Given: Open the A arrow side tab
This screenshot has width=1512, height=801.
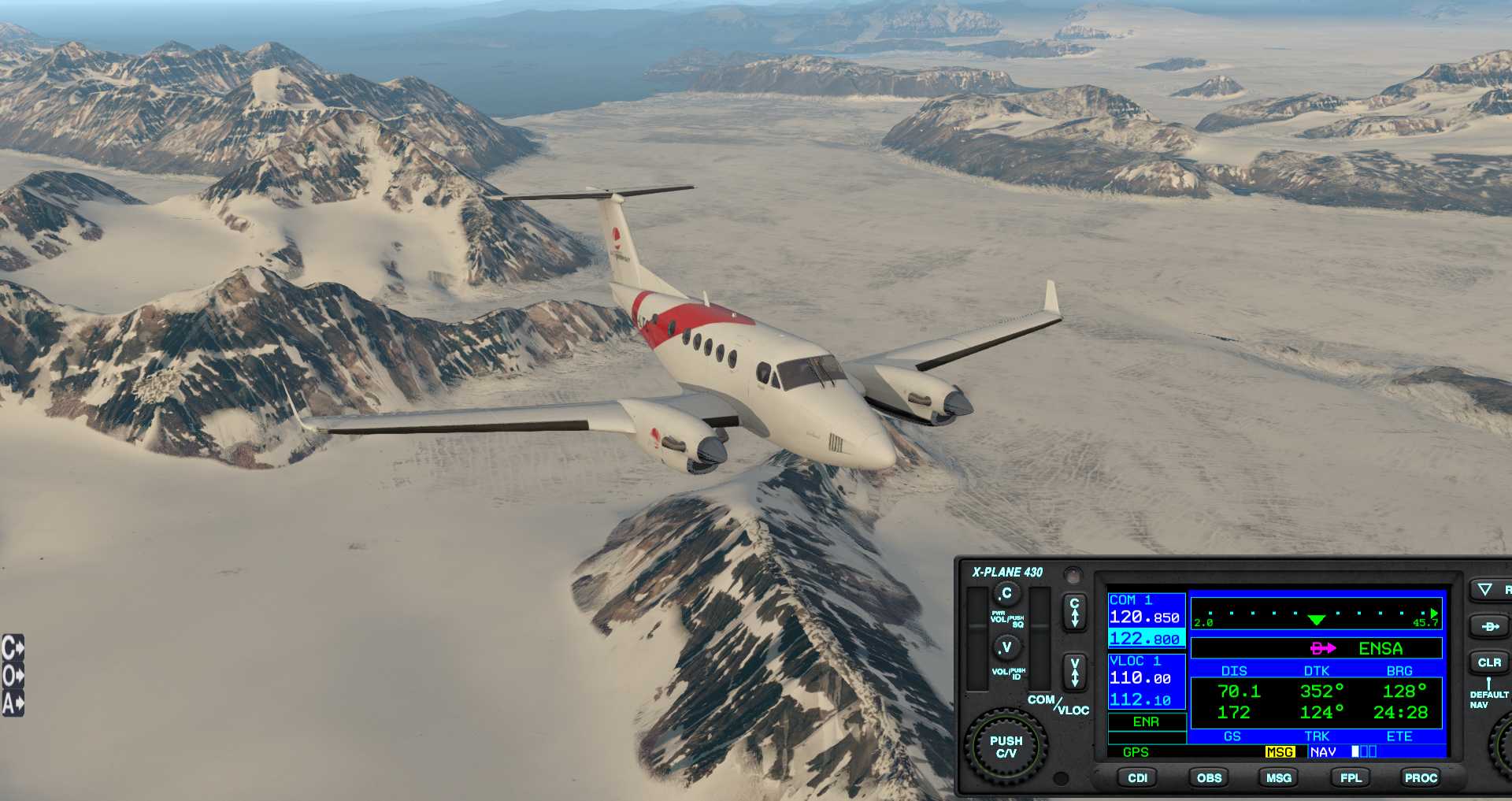Looking at the screenshot, I should (13, 703).
